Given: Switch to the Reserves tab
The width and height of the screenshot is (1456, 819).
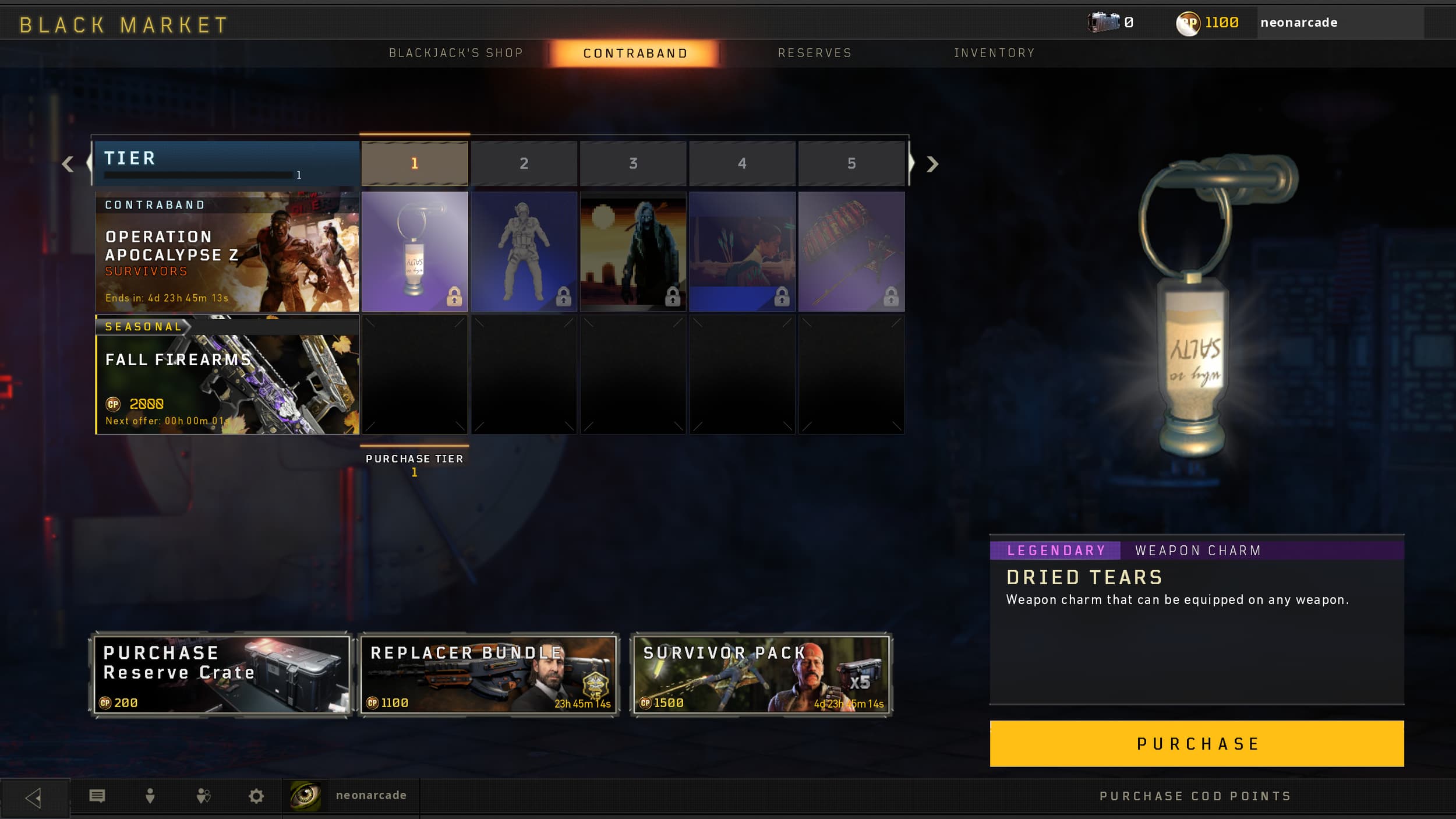Looking at the screenshot, I should tap(814, 52).
